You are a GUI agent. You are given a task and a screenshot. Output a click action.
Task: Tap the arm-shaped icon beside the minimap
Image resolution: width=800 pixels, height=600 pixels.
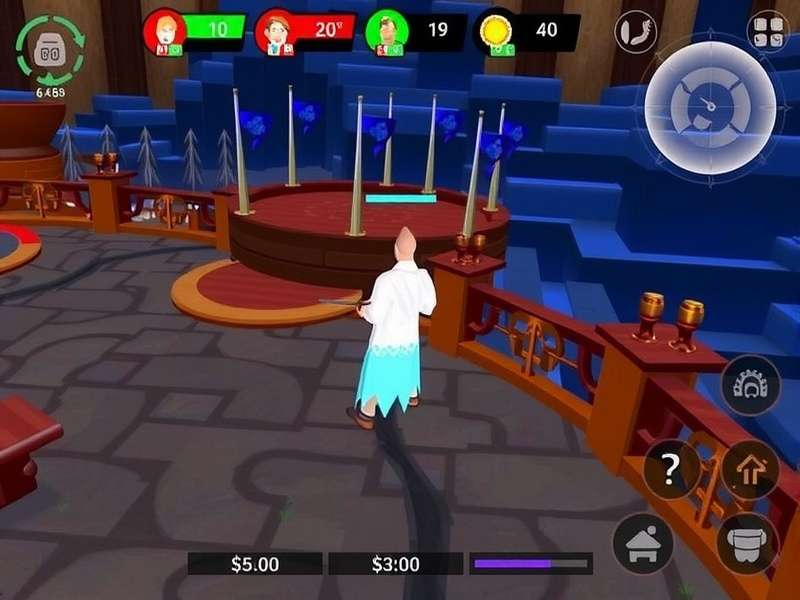tap(636, 31)
